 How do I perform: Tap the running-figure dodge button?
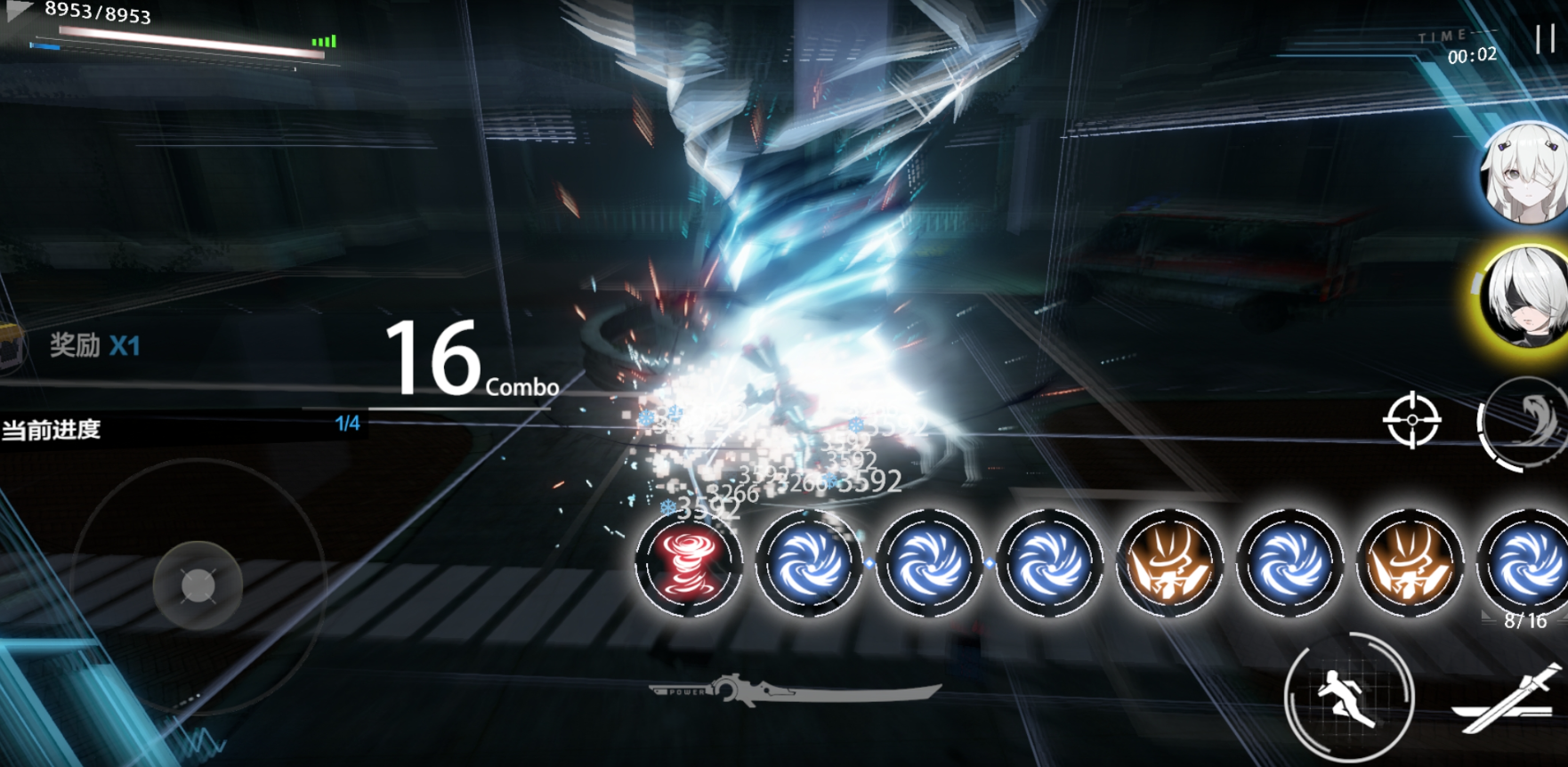1348,698
